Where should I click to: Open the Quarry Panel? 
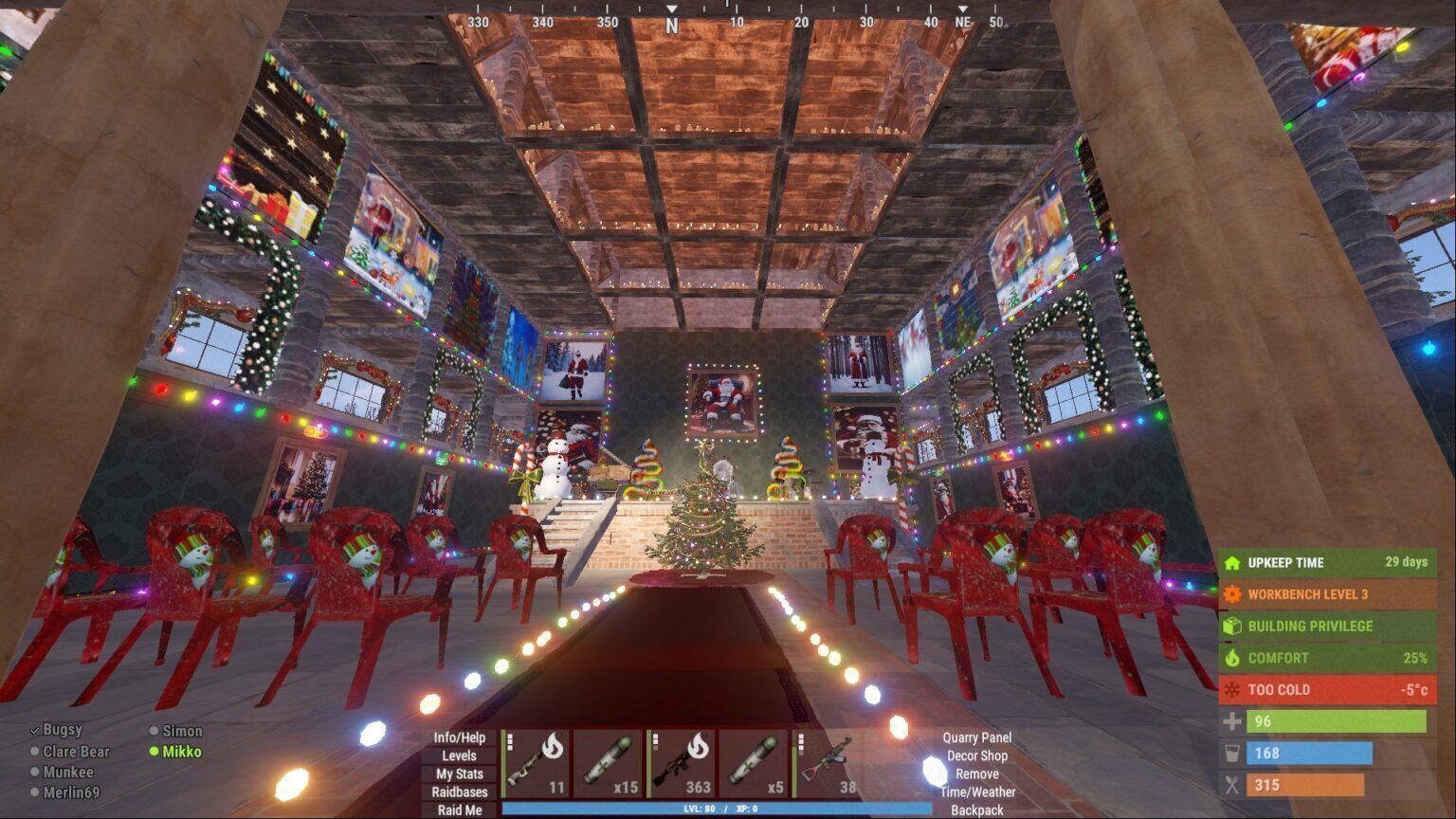pos(976,737)
